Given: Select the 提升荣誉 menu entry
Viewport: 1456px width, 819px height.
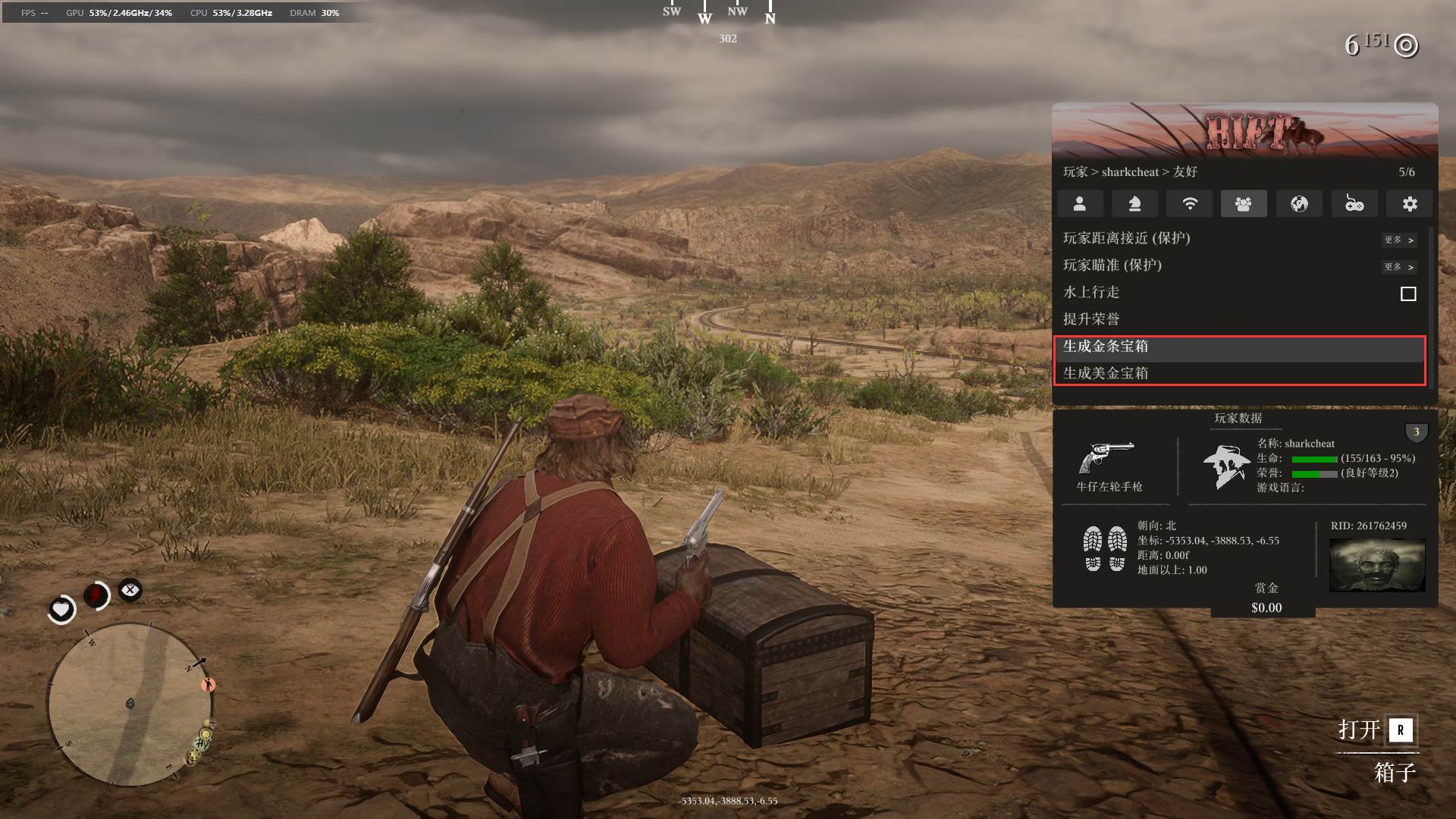Looking at the screenshot, I should [1092, 319].
